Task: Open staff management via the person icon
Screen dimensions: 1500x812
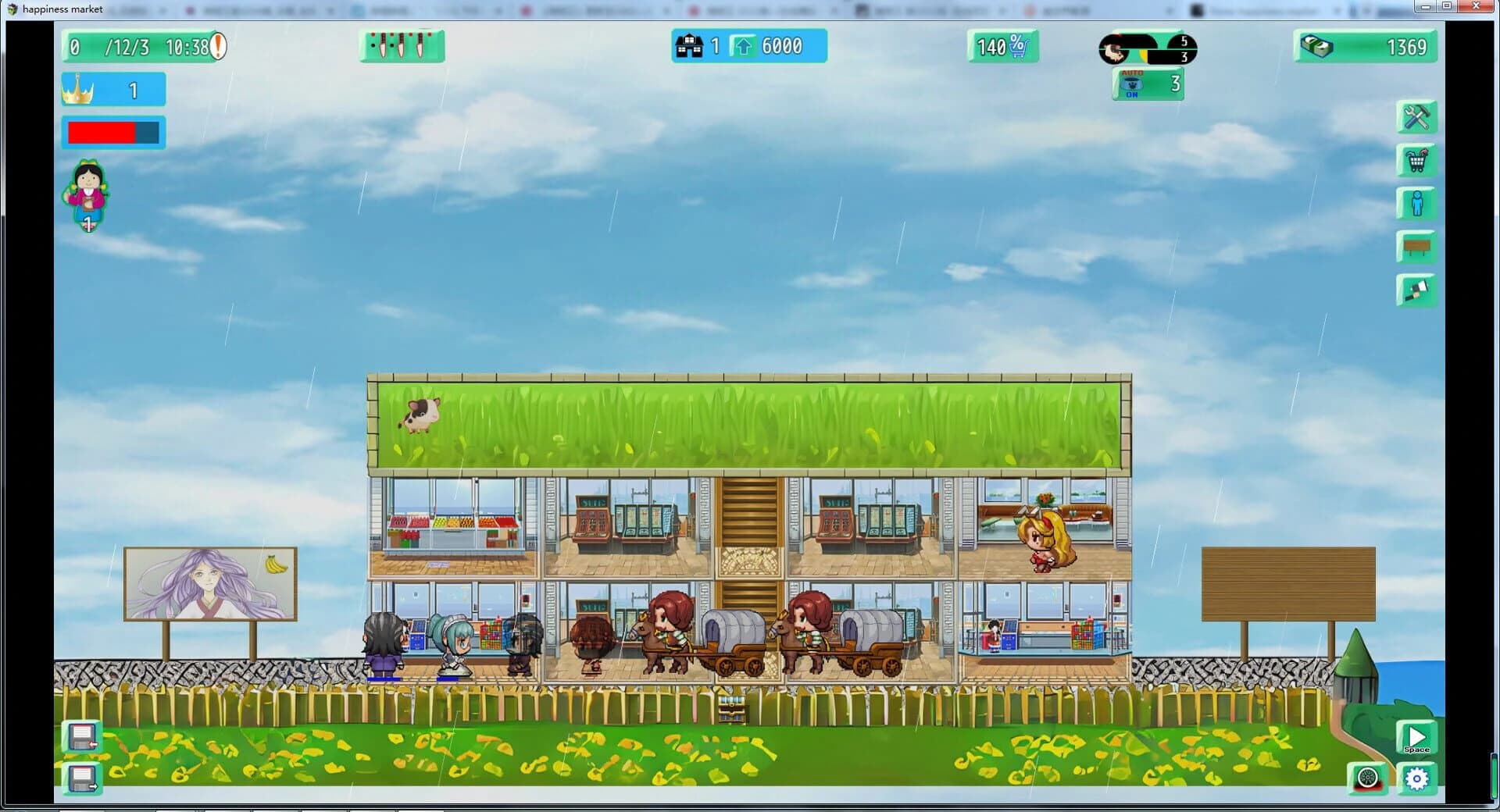Action: tap(1416, 204)
